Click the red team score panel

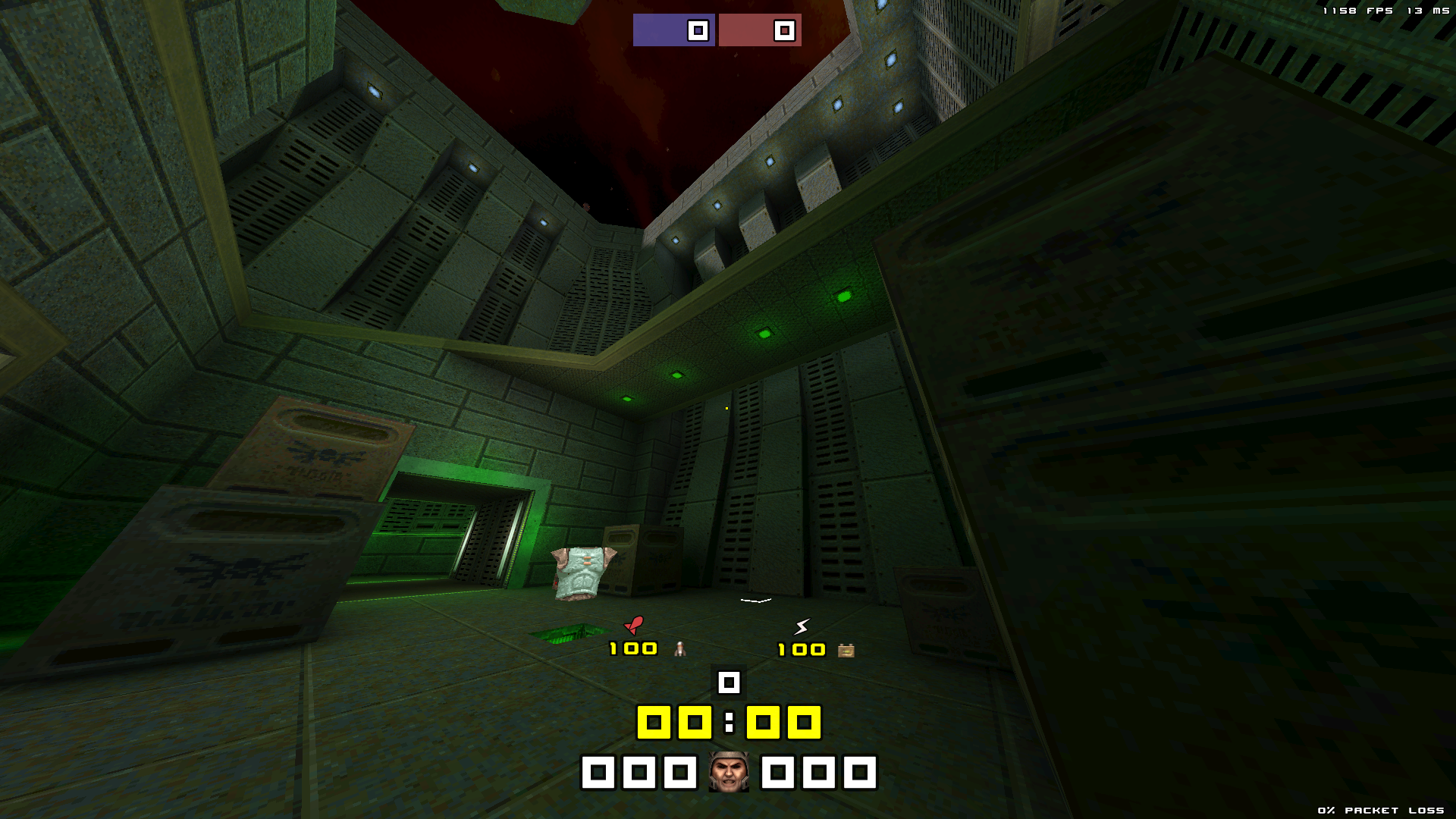pyautogui.click(x=760, y=30)
